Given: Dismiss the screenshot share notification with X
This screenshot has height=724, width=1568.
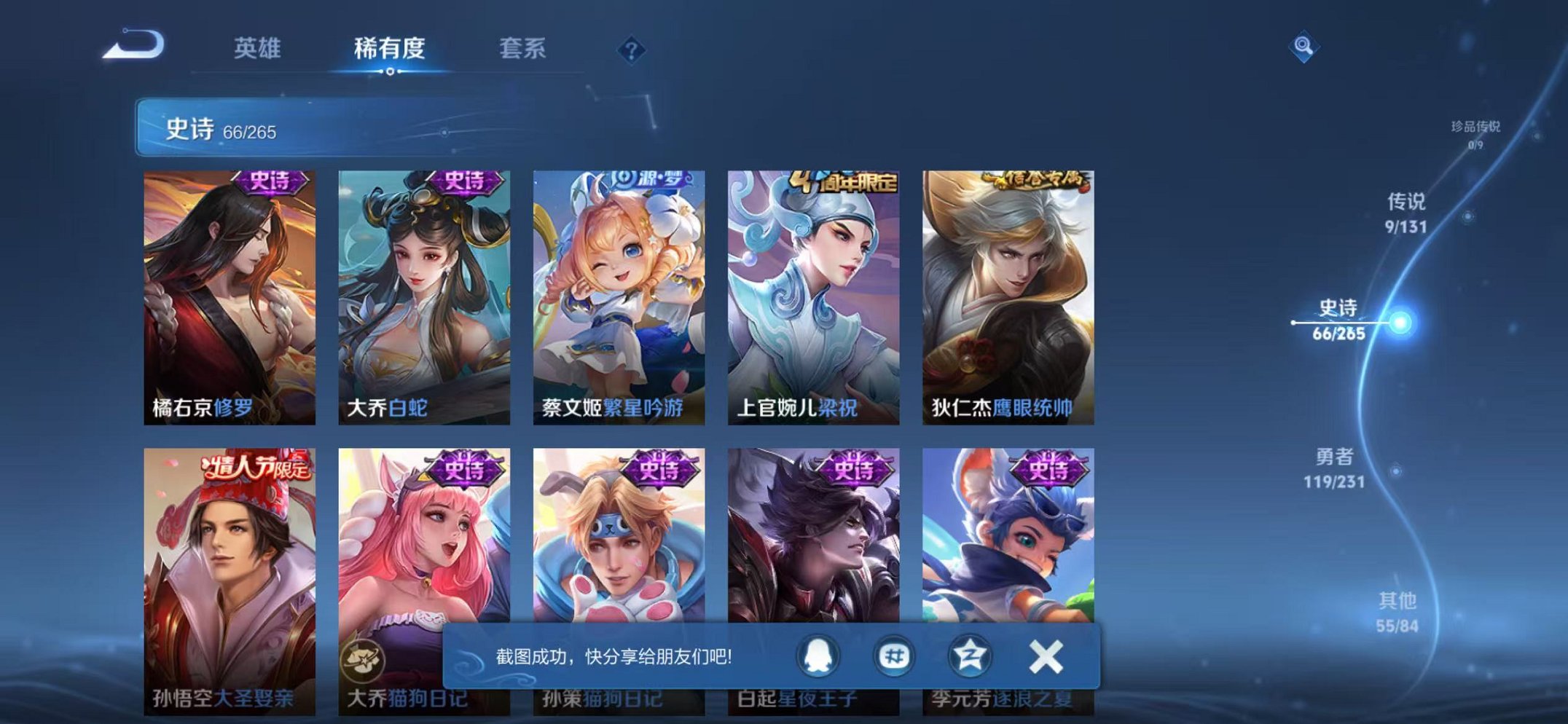Looking at the screenshot, I should pyautogui.click(x=1046, y=656).
